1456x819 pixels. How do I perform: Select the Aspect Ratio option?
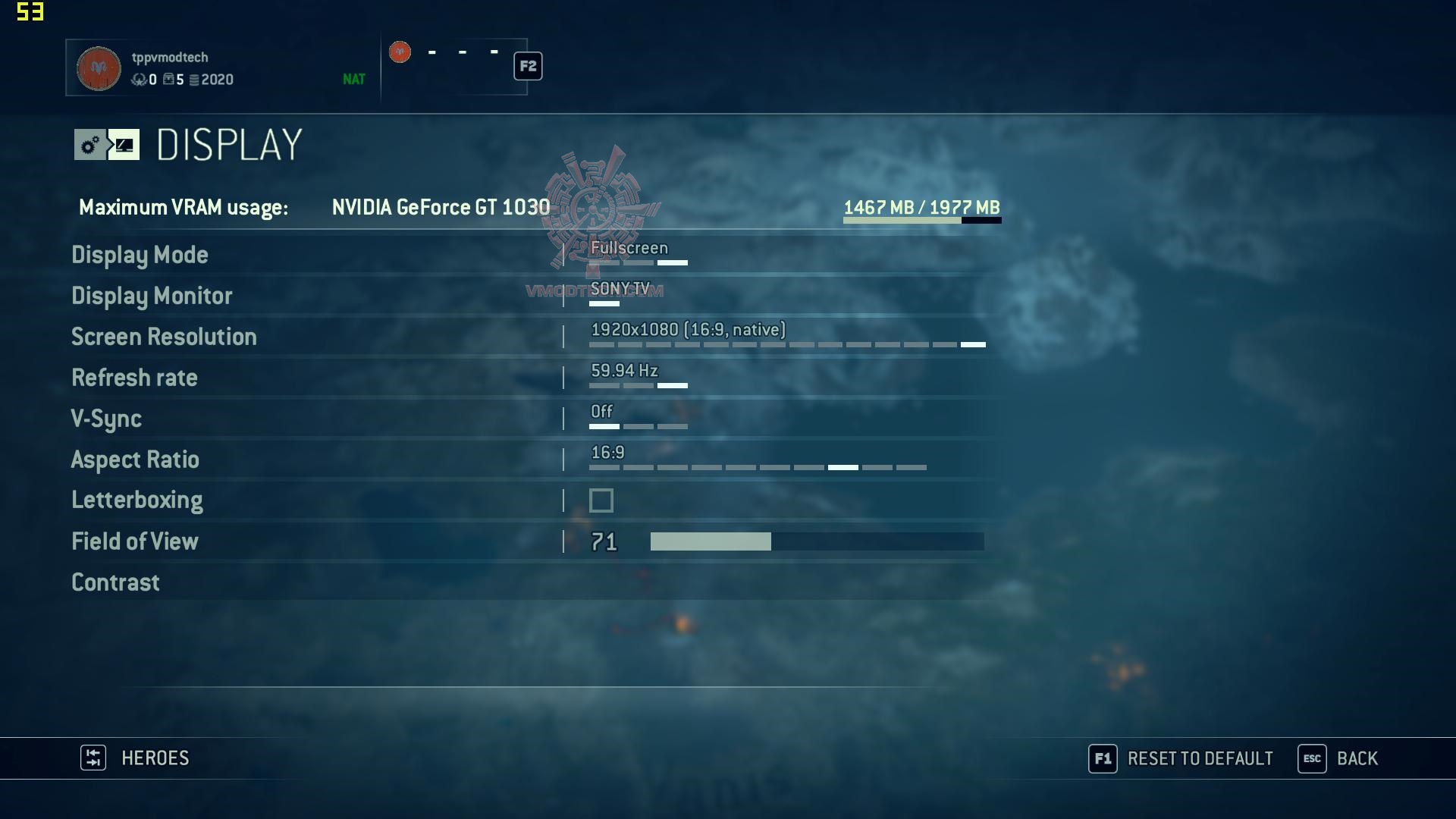pos(135,460)
